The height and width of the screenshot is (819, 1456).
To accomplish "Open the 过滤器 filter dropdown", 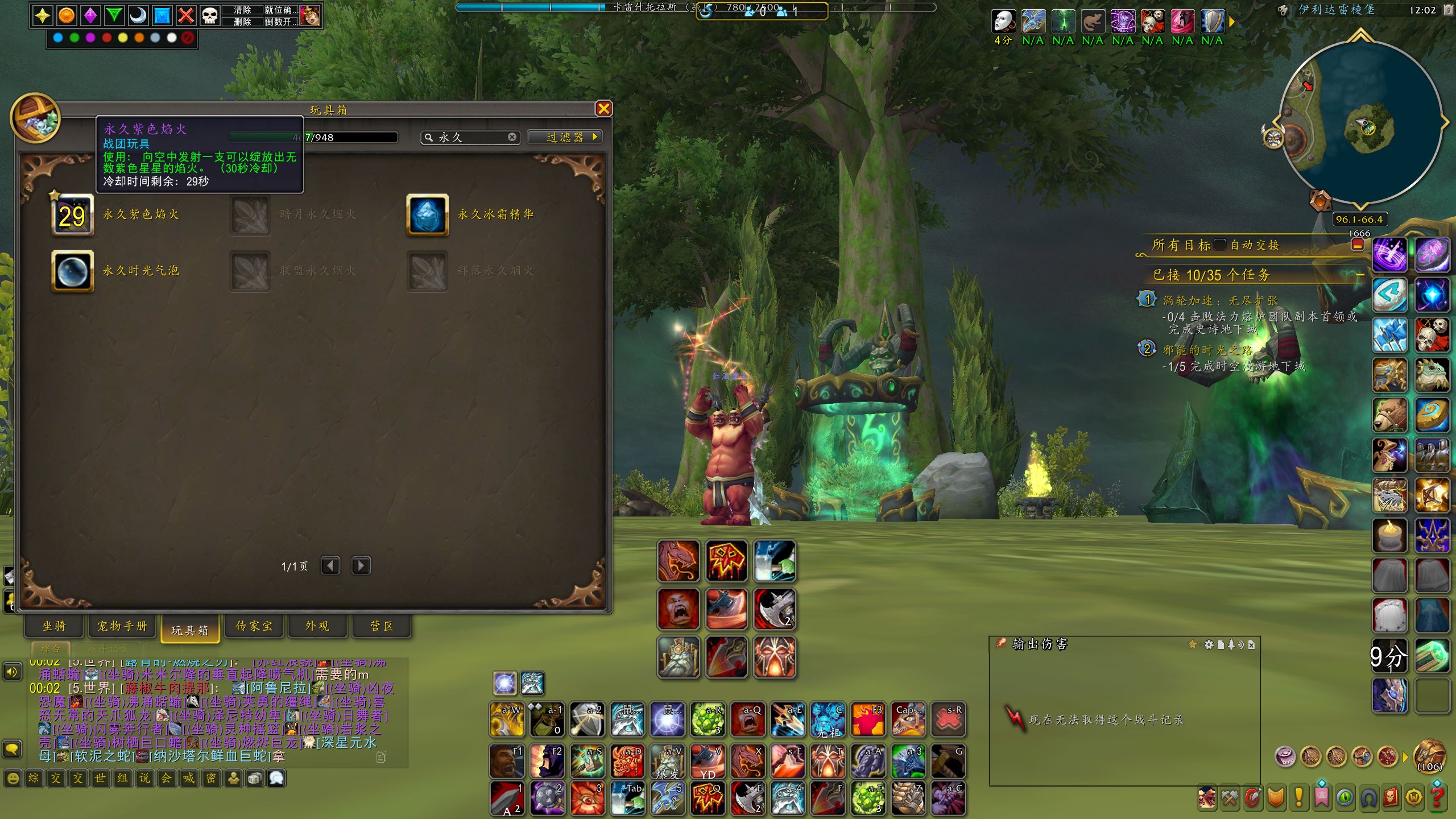I will tap(565, 137).
